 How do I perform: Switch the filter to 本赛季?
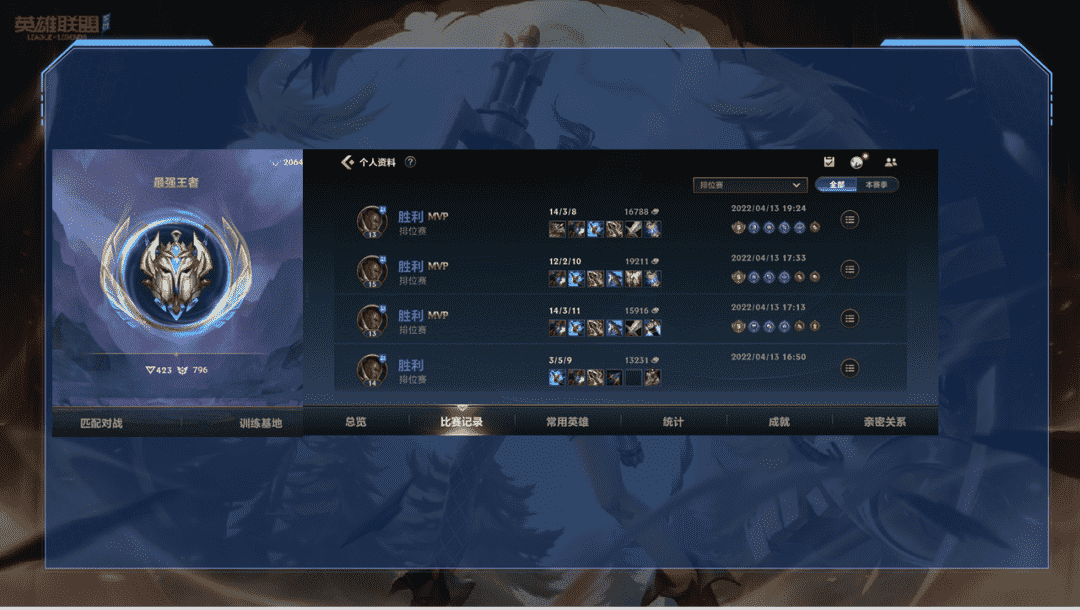click(877, 185)
